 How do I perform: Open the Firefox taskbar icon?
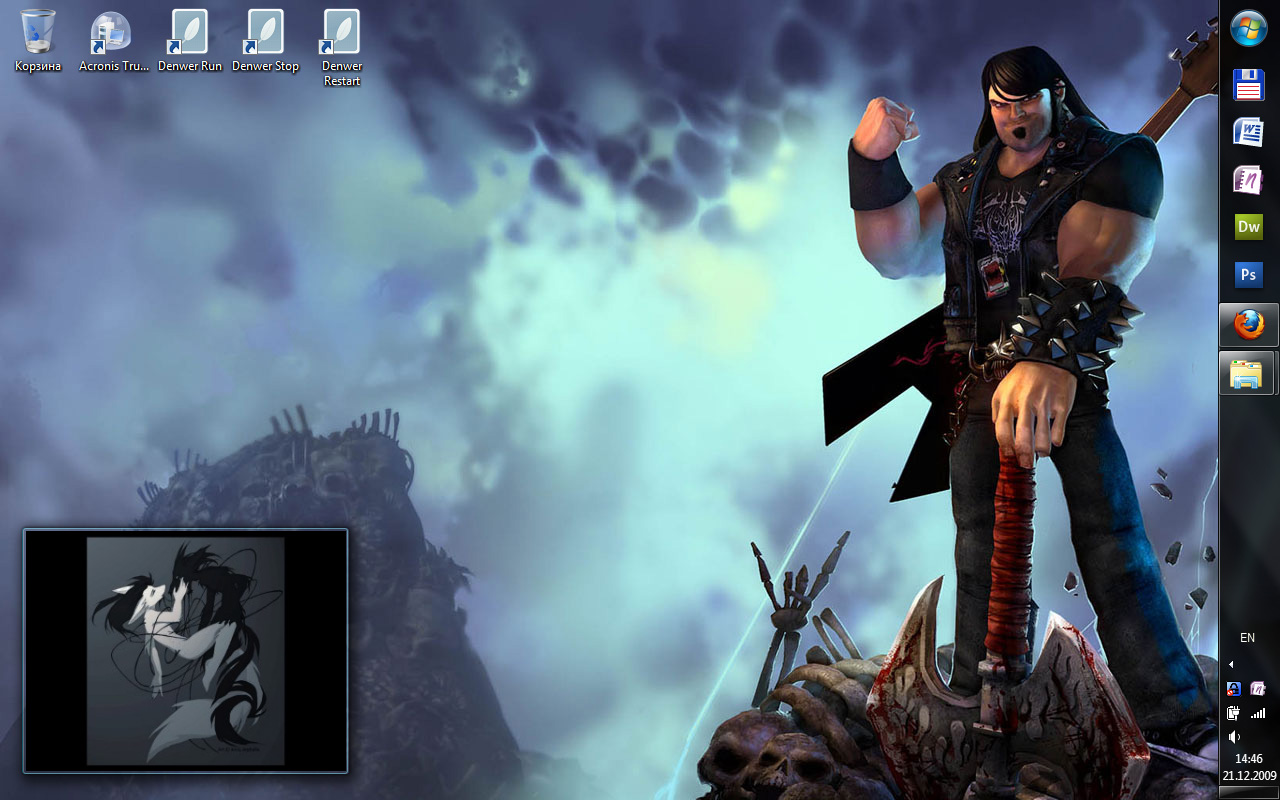click(1248, 325)
